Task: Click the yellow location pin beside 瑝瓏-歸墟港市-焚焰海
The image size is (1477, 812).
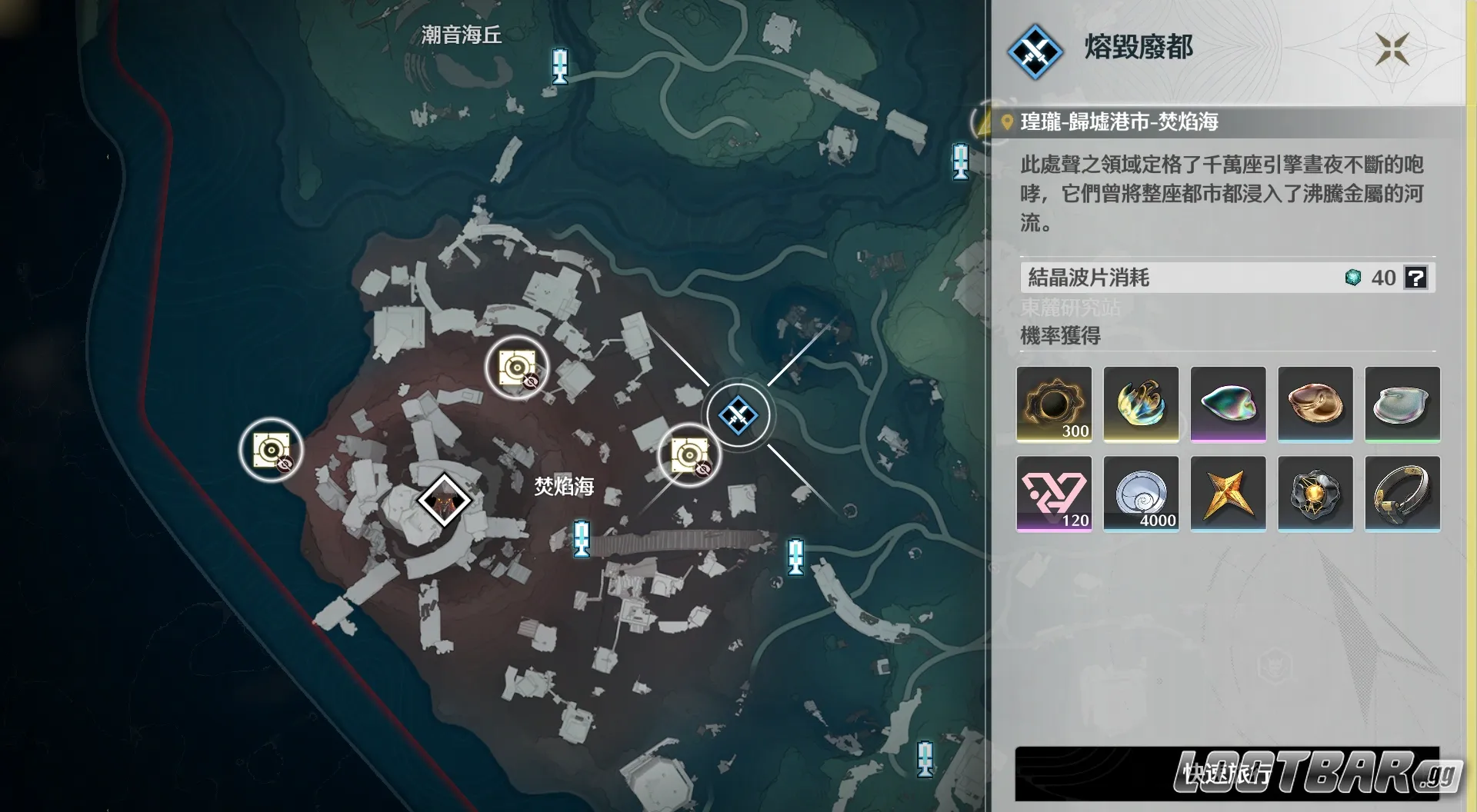Action: (1005, 121)
